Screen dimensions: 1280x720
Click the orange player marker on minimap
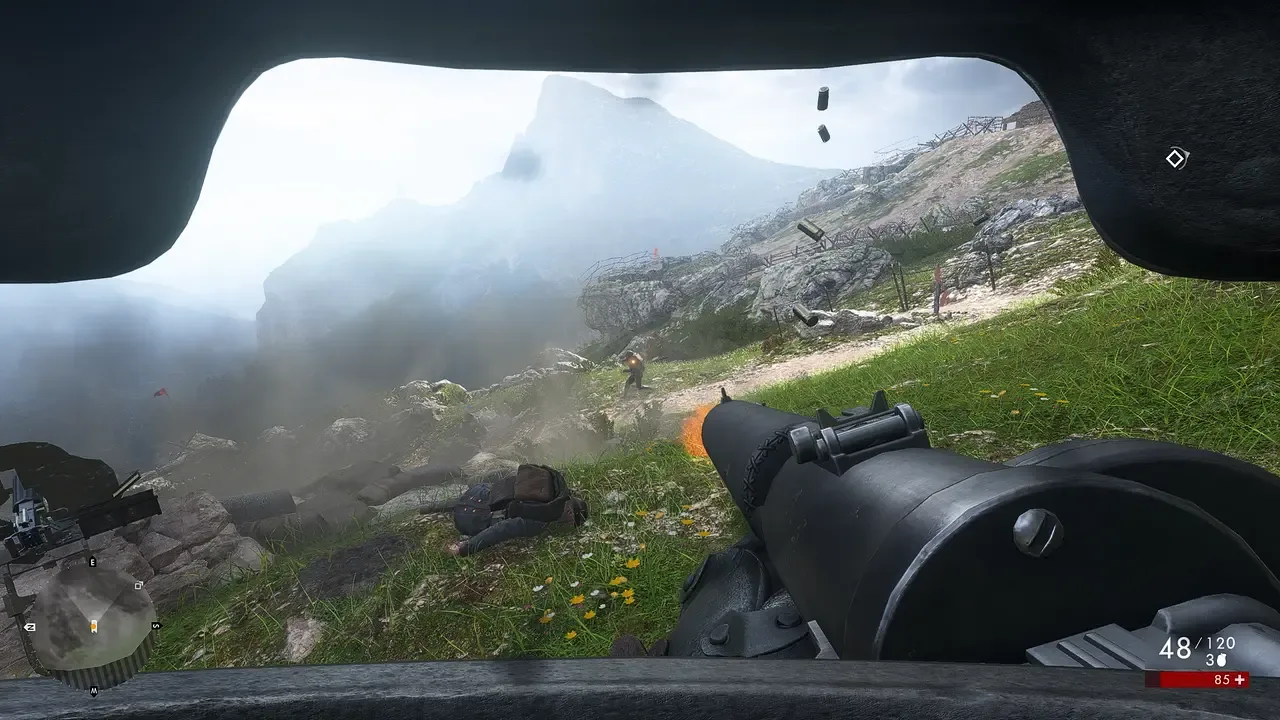tap(94, 626)
